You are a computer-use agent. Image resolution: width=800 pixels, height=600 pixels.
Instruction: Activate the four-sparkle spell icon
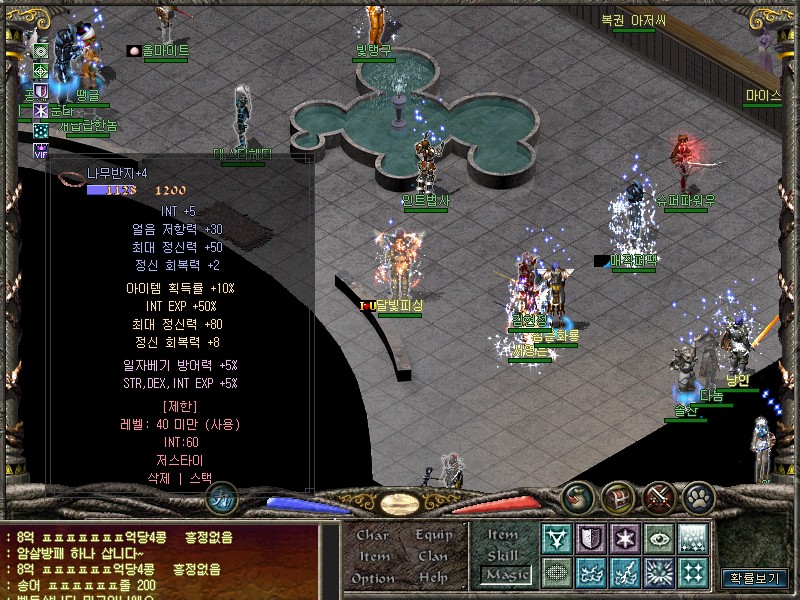pos(693,573)
